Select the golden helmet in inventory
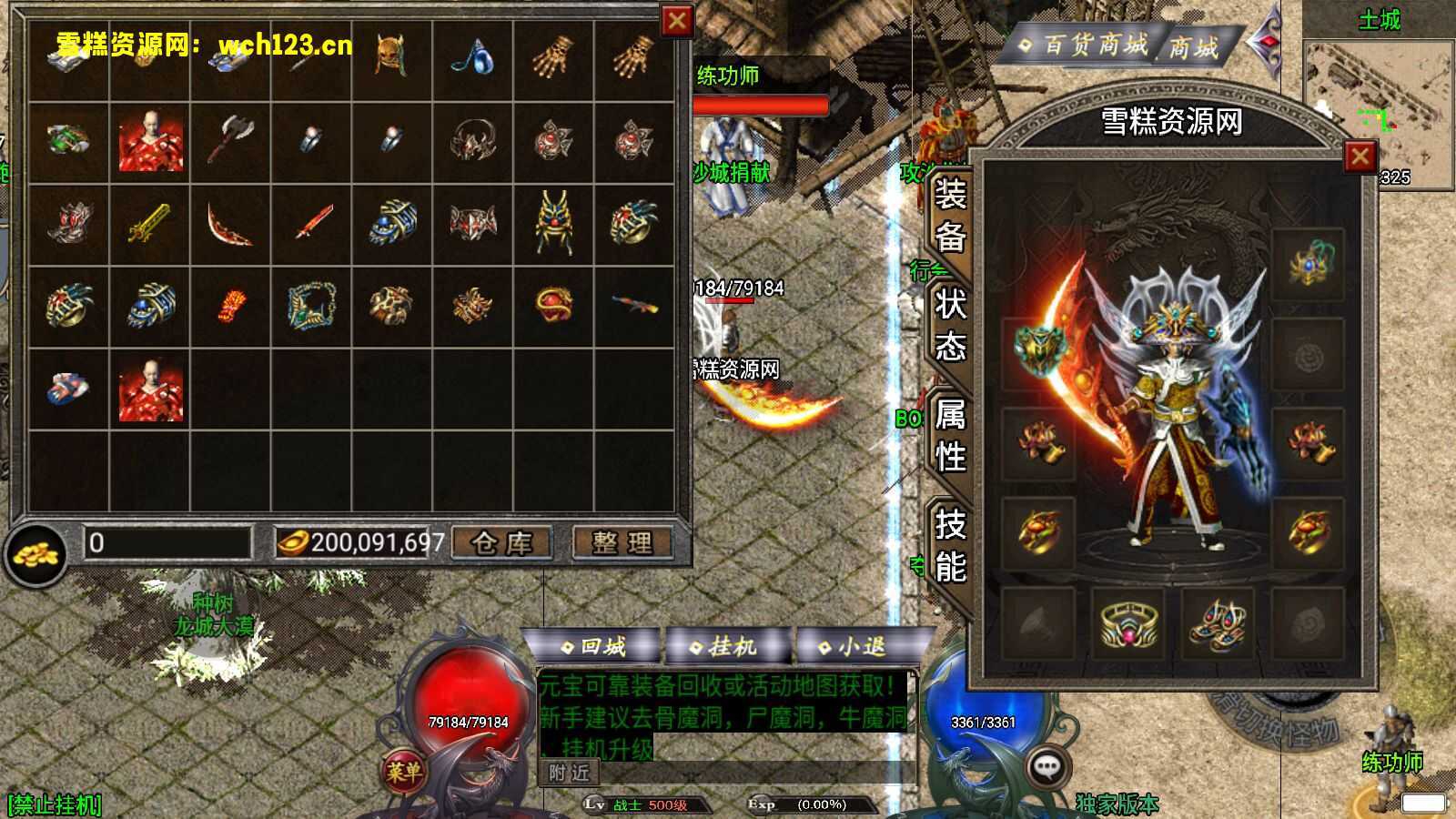1456x819 pixels. point(391,56)
